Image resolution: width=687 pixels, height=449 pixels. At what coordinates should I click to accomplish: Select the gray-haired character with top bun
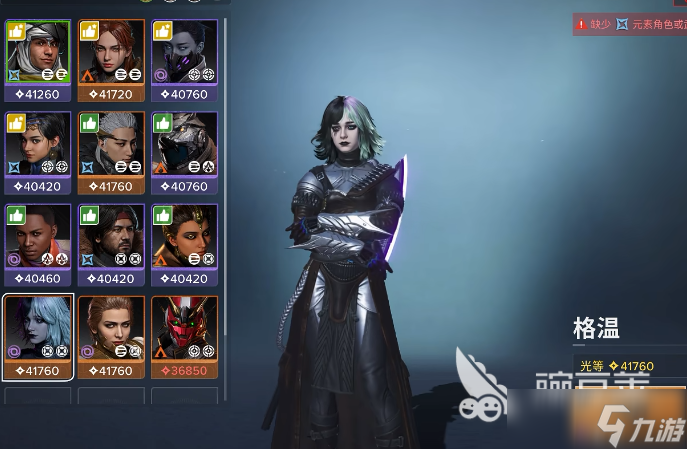[111, 144]
